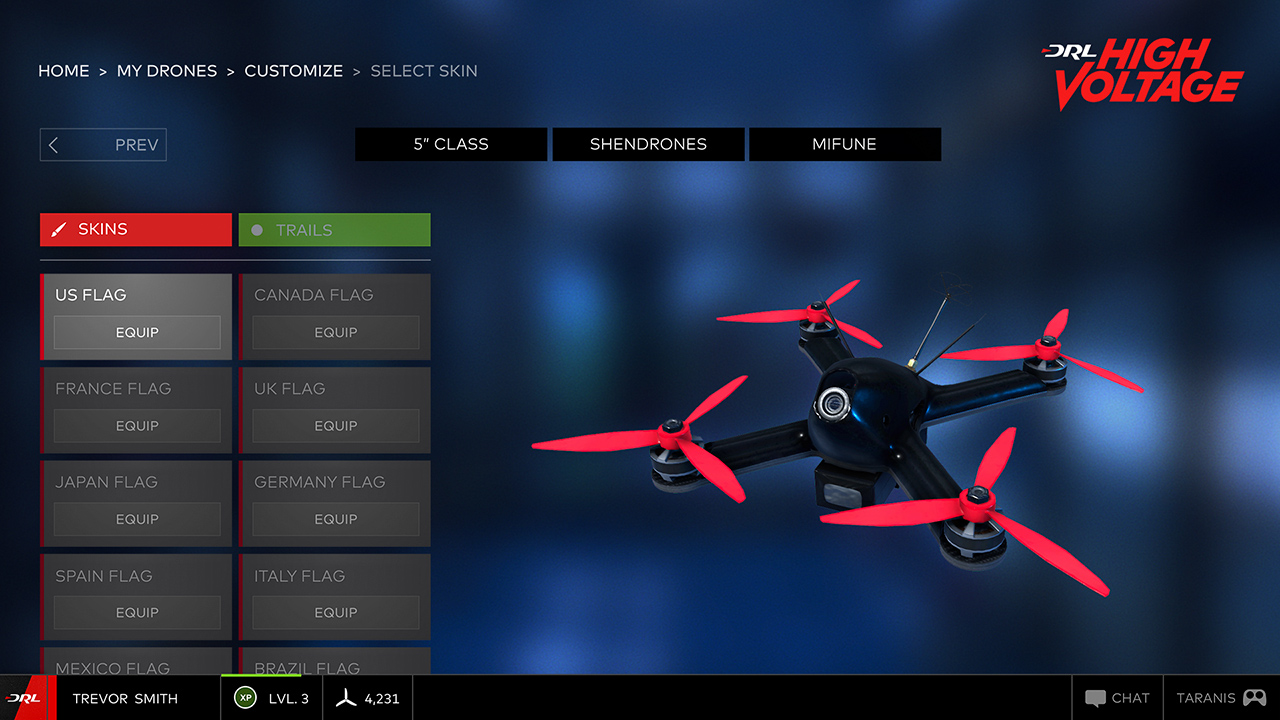Equip the France Flag skin
The width and height of the screenshot is (1280, 720).
click(137, 426)
